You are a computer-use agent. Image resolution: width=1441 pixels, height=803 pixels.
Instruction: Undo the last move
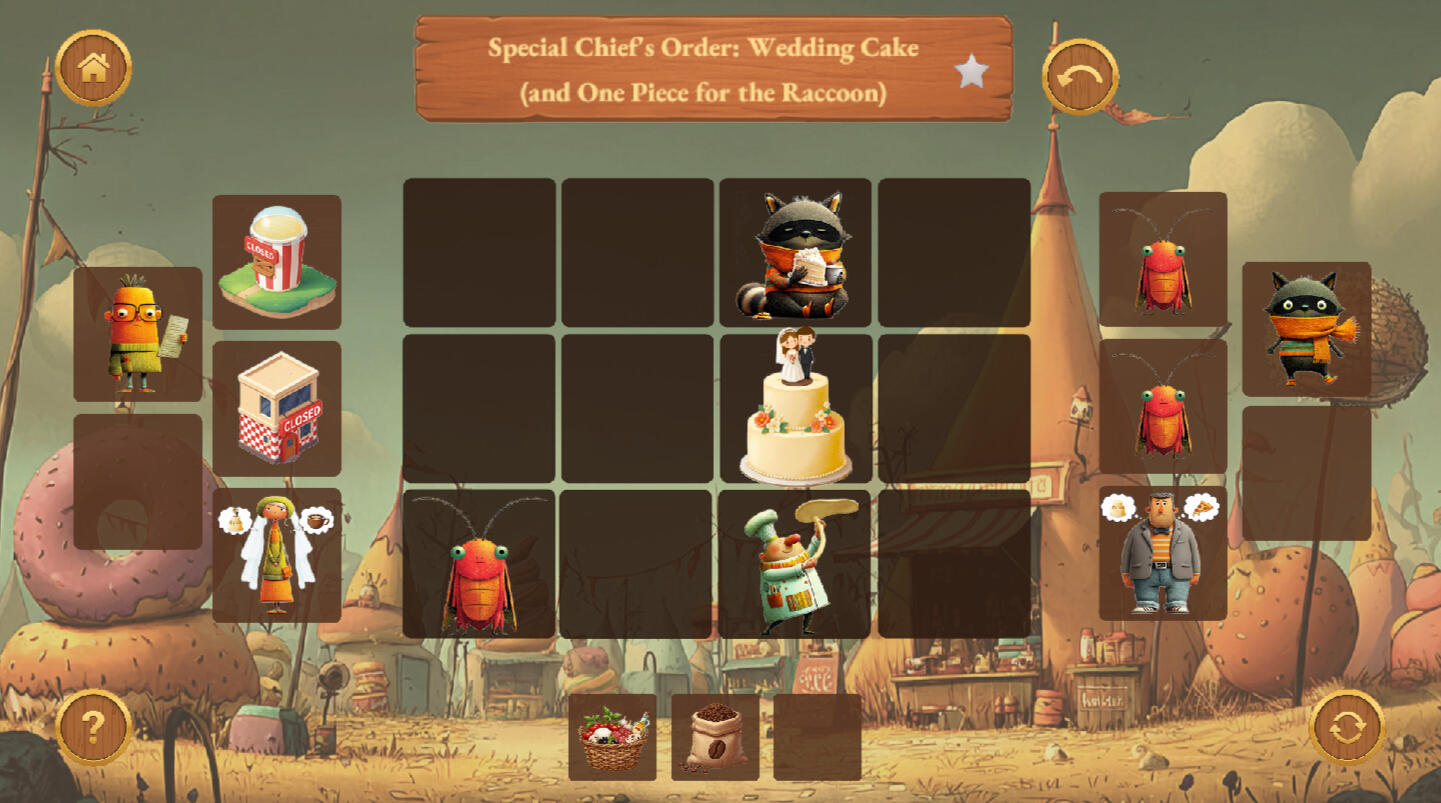pos(1080,77)
